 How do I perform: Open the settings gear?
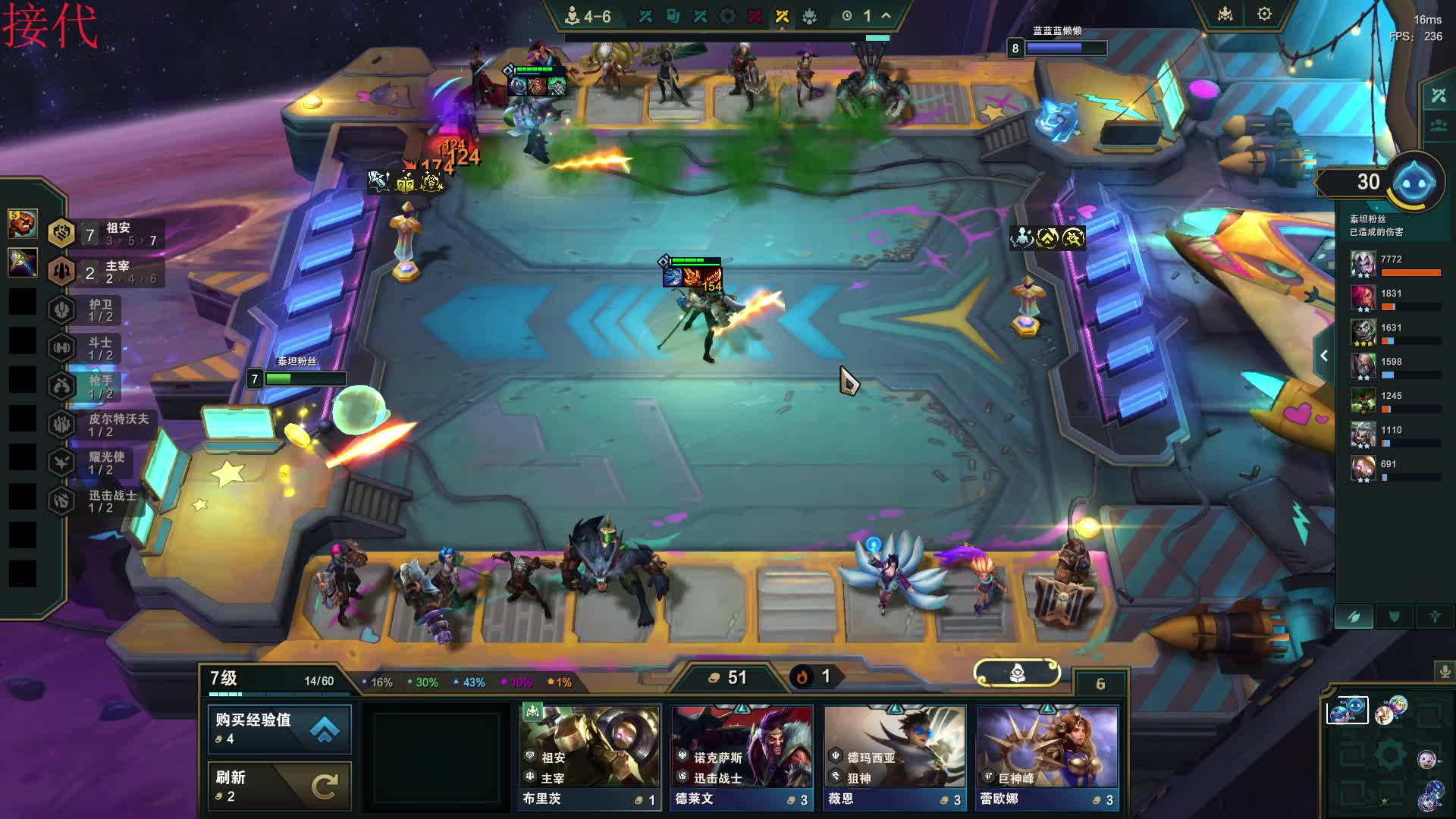pos(1264,14)
